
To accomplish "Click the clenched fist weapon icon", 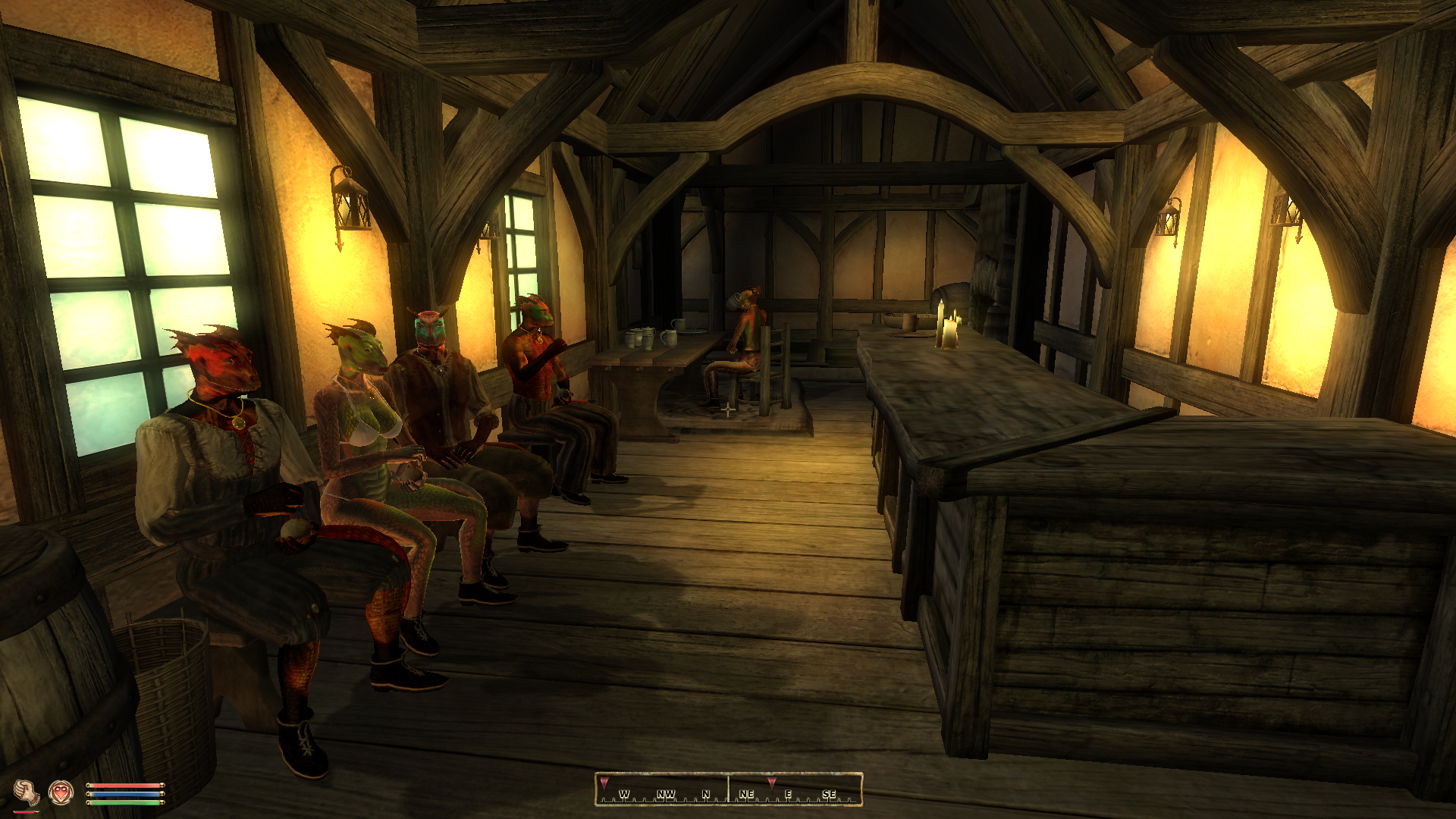I will pyautogui.click(x=27, y=793).
